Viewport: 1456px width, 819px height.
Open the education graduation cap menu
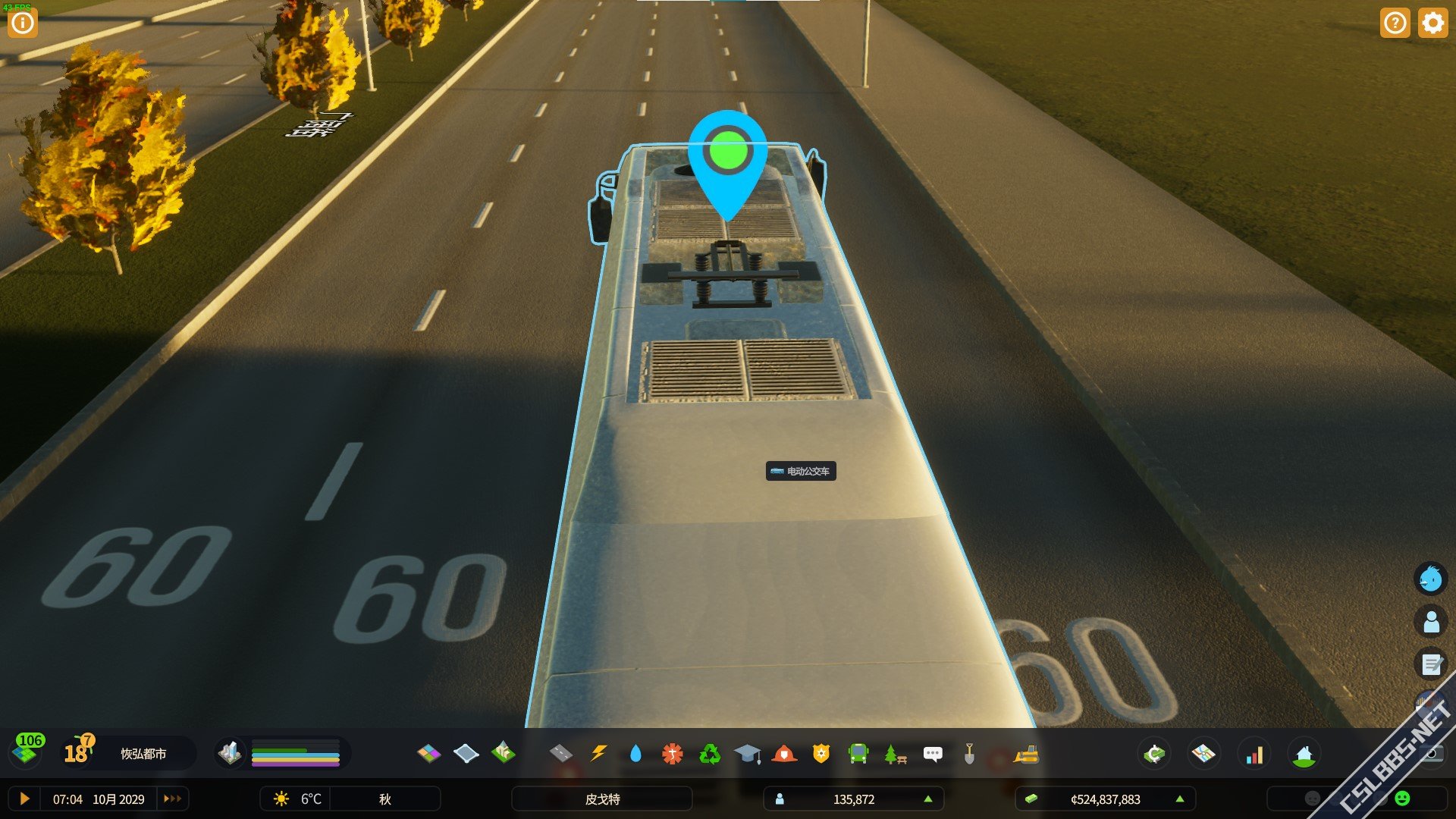tap(747, 754)
